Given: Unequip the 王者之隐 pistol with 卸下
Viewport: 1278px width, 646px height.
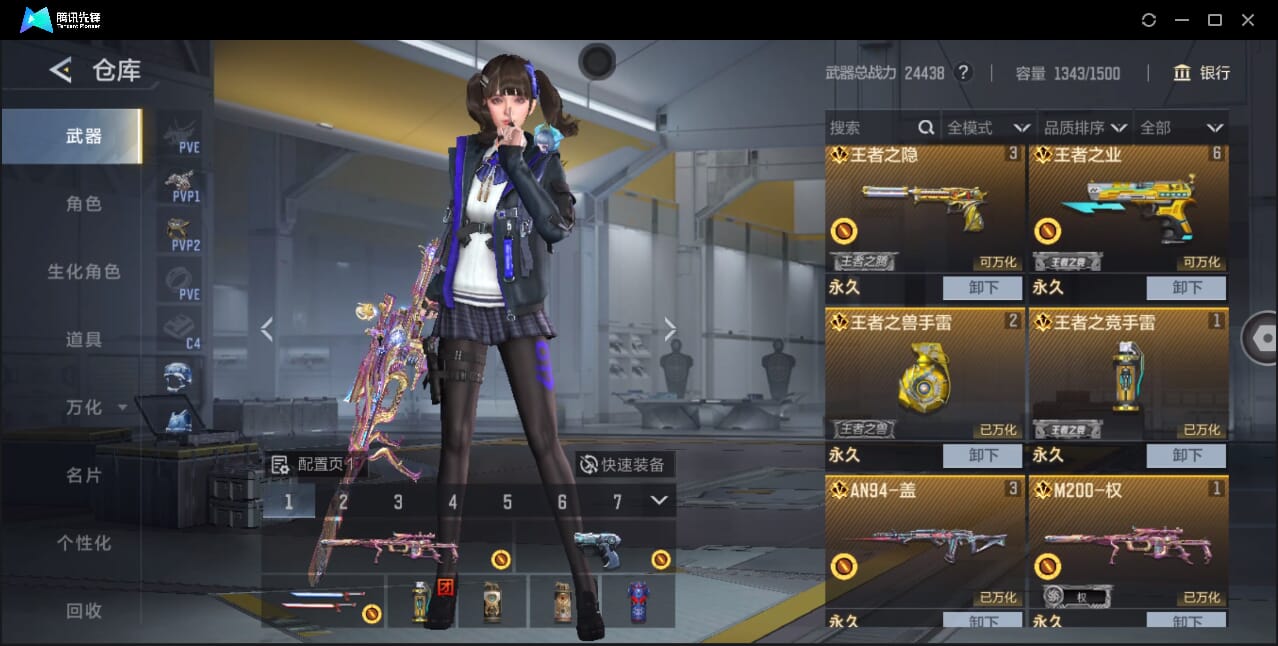Looking at the screenshot, I should (x=982, y=288).
